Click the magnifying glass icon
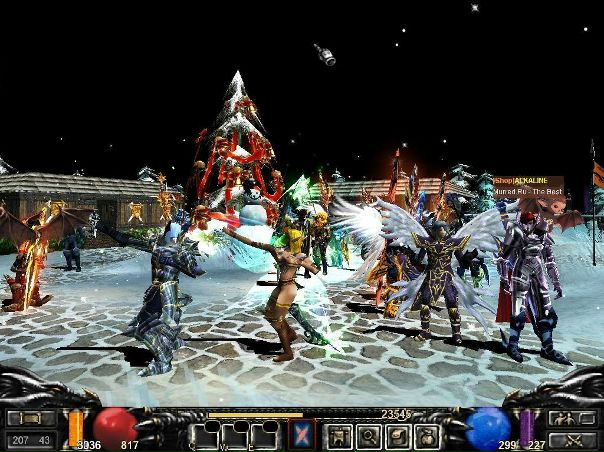The width and height of the screenshot is (604, 452). click(368, 436)
